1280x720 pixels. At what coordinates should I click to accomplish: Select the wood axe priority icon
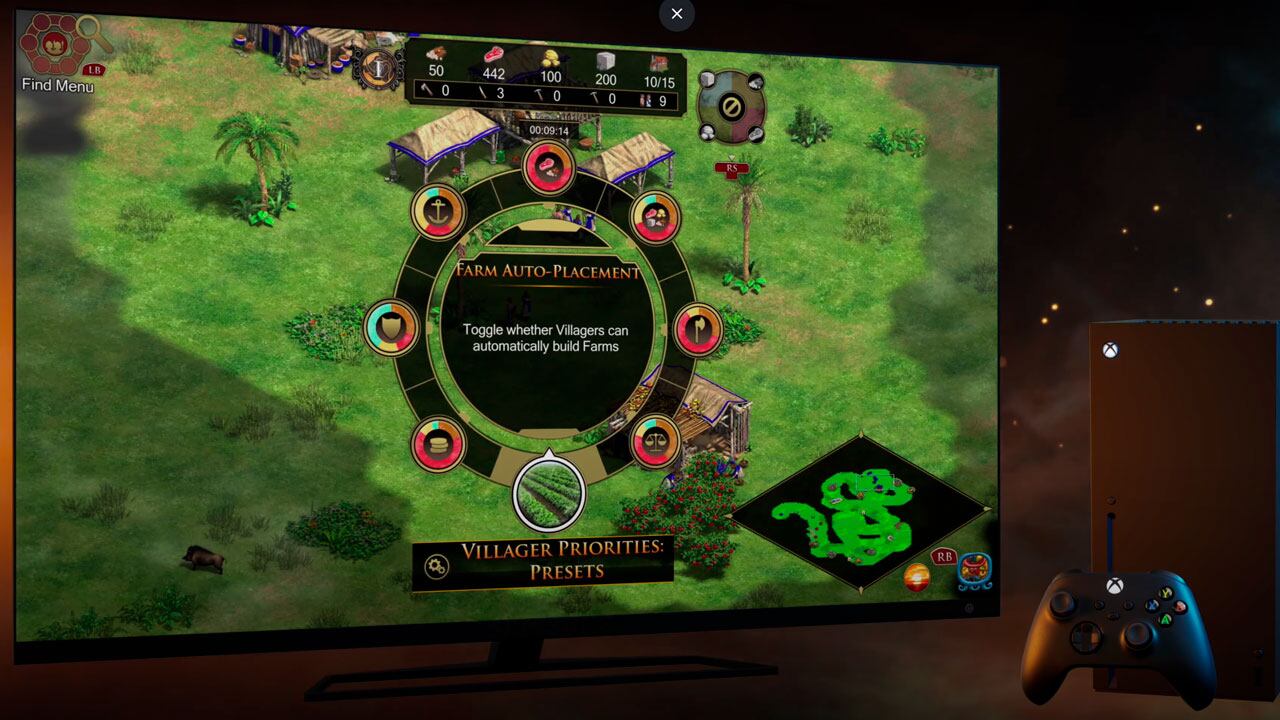[698, 330]
